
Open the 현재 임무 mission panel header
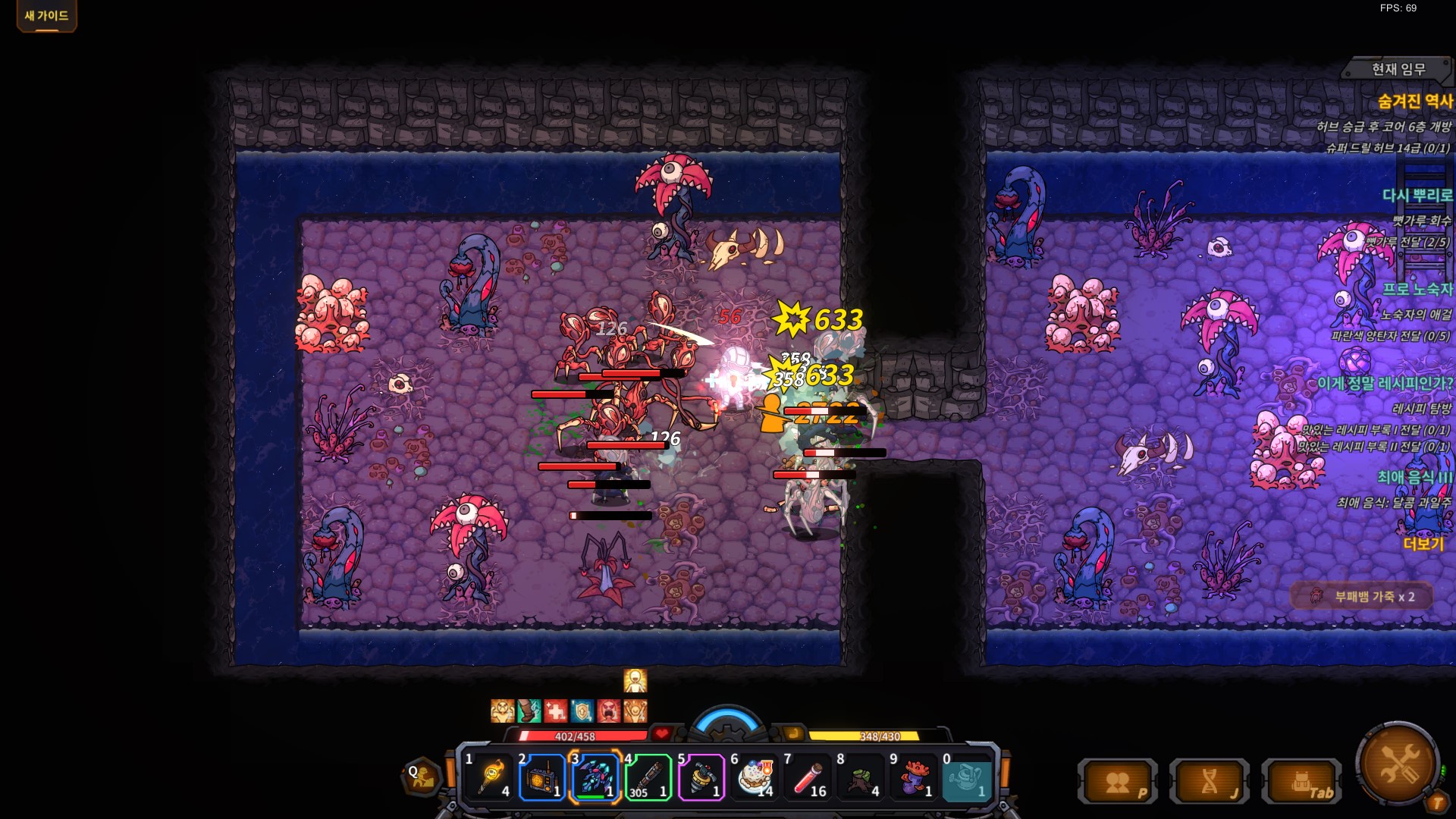click(1398, 69)
